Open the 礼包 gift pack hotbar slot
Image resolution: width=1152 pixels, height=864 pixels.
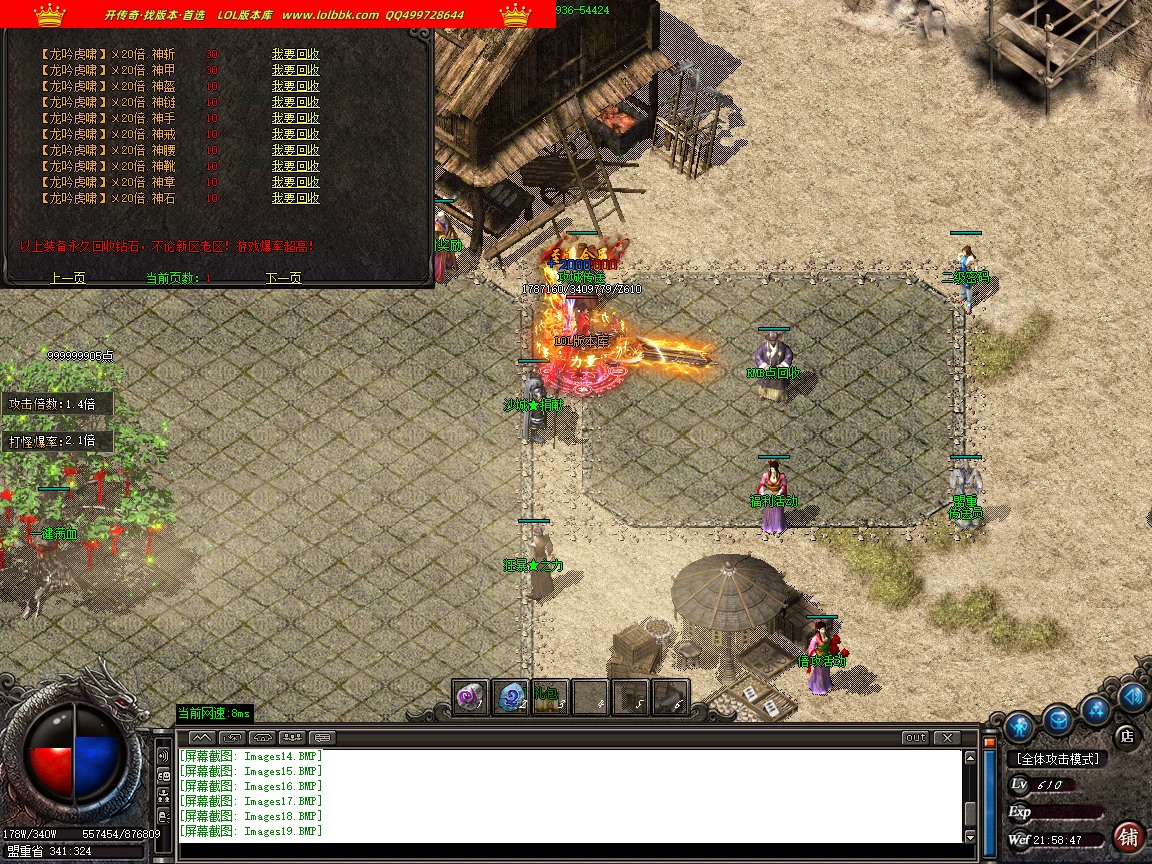[549, 697]
